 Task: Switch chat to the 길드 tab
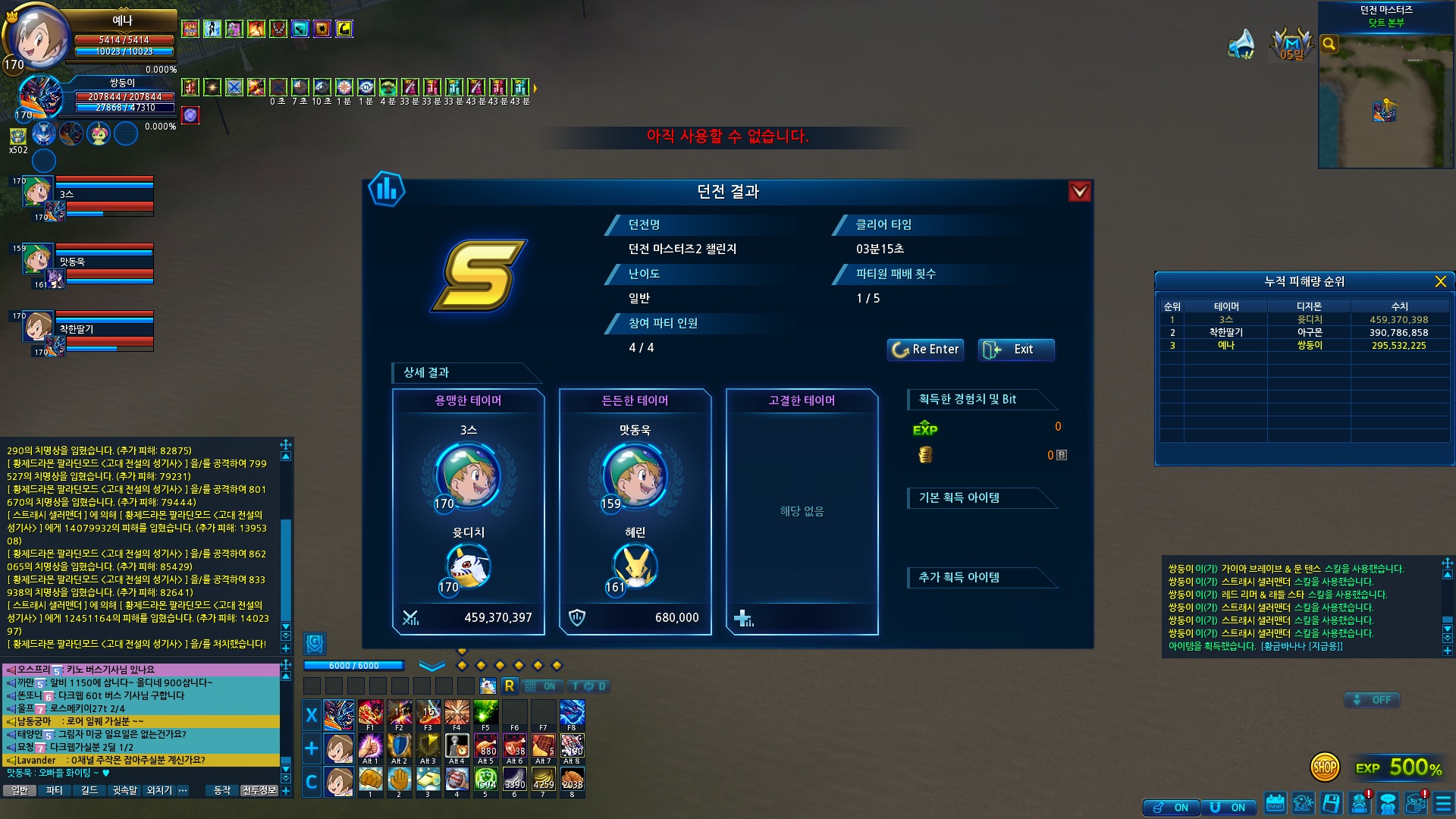[x=89, y=790]
